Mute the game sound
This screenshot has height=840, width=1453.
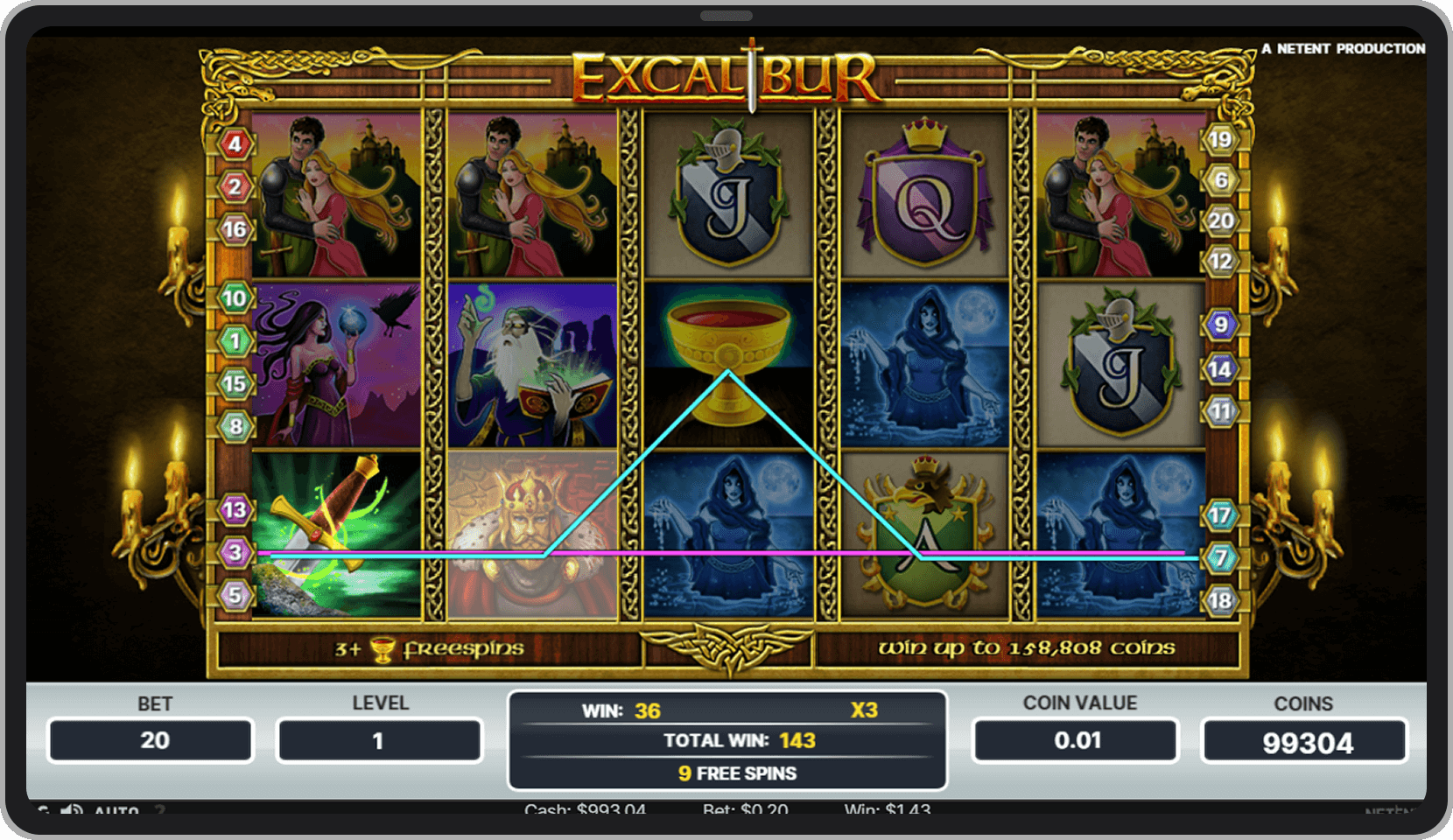click(x=70, y=811)
